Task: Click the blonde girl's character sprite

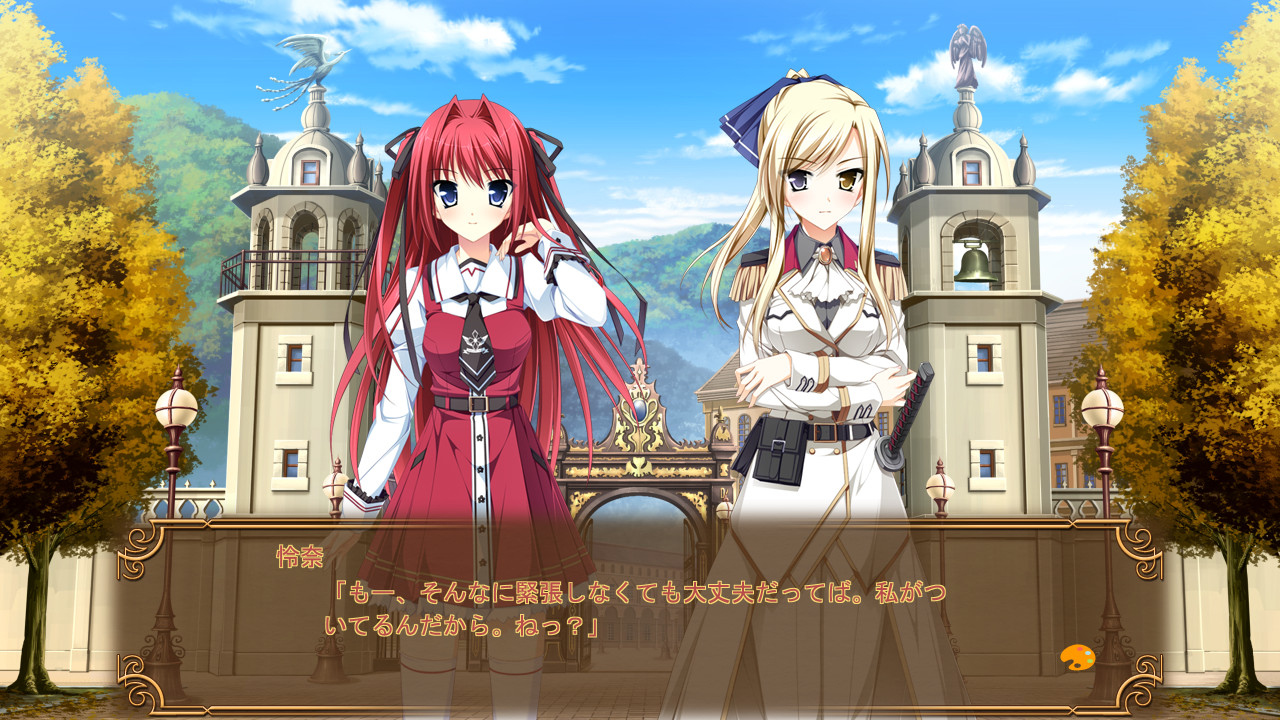Action: point(810,300)
